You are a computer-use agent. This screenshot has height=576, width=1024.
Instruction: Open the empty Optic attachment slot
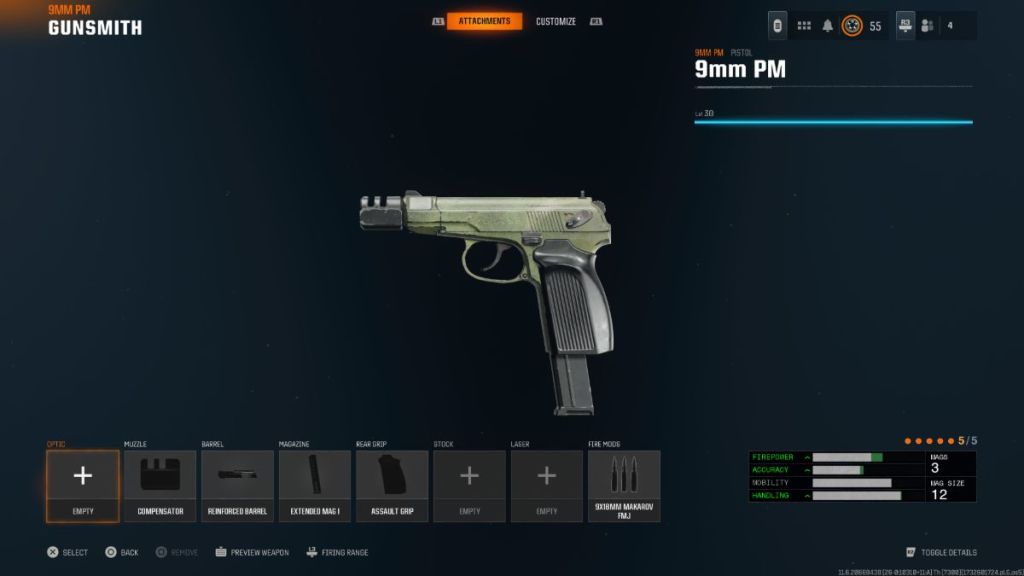[83, 486]
